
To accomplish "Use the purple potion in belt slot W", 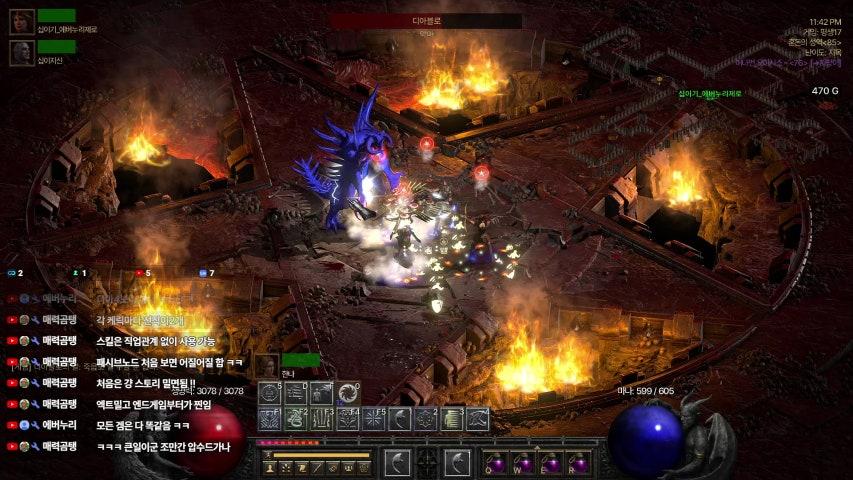I will coord(524,463).
